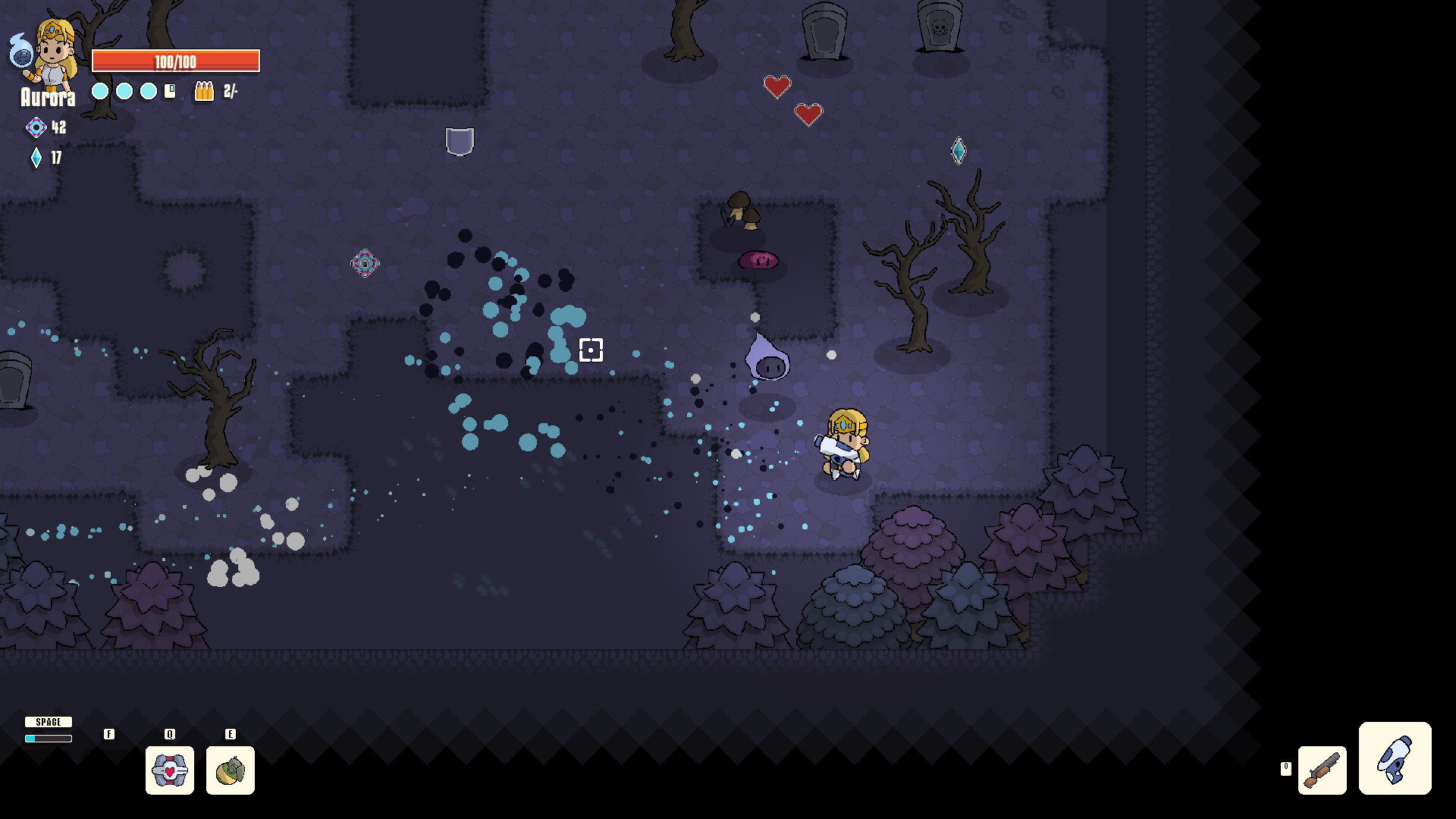Click the 2/- ammo counter text

(230, 93)
